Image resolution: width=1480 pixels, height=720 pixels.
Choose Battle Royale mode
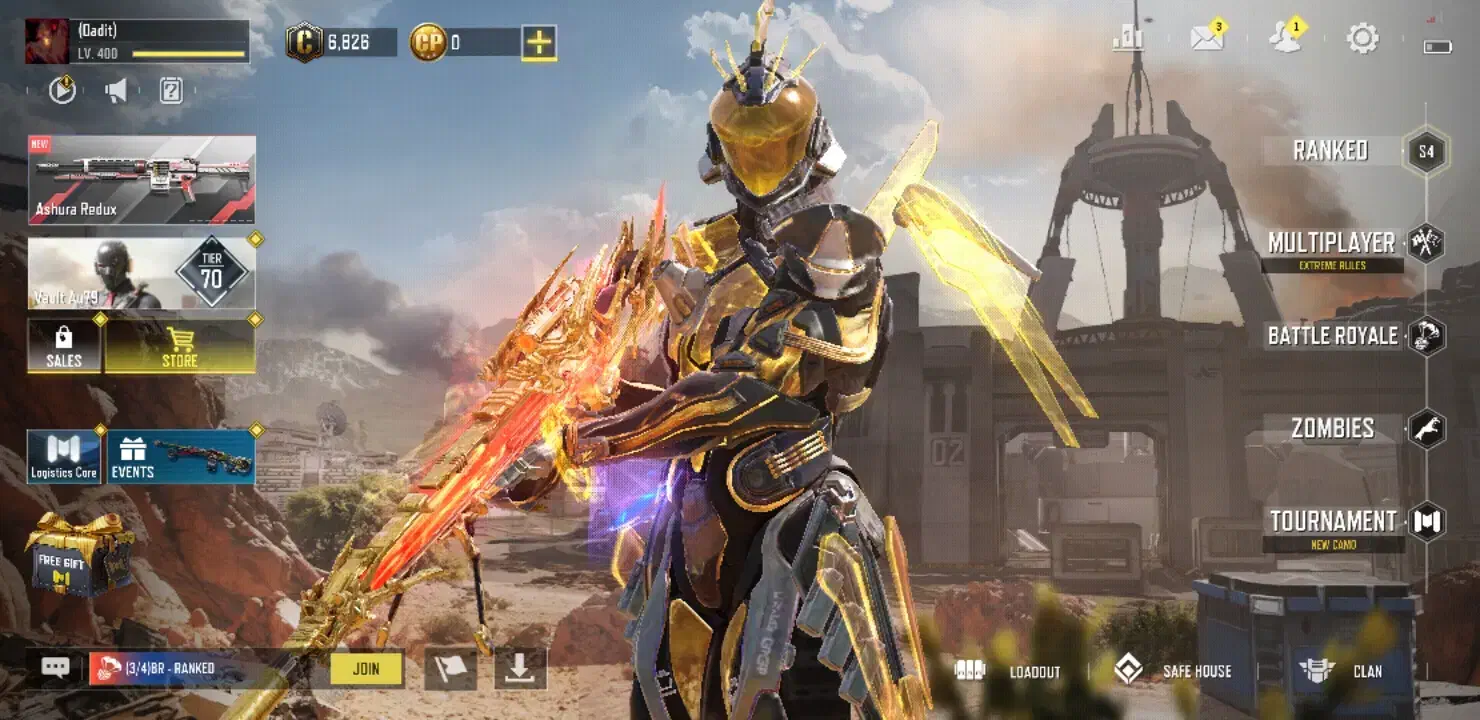(1333, 336)
